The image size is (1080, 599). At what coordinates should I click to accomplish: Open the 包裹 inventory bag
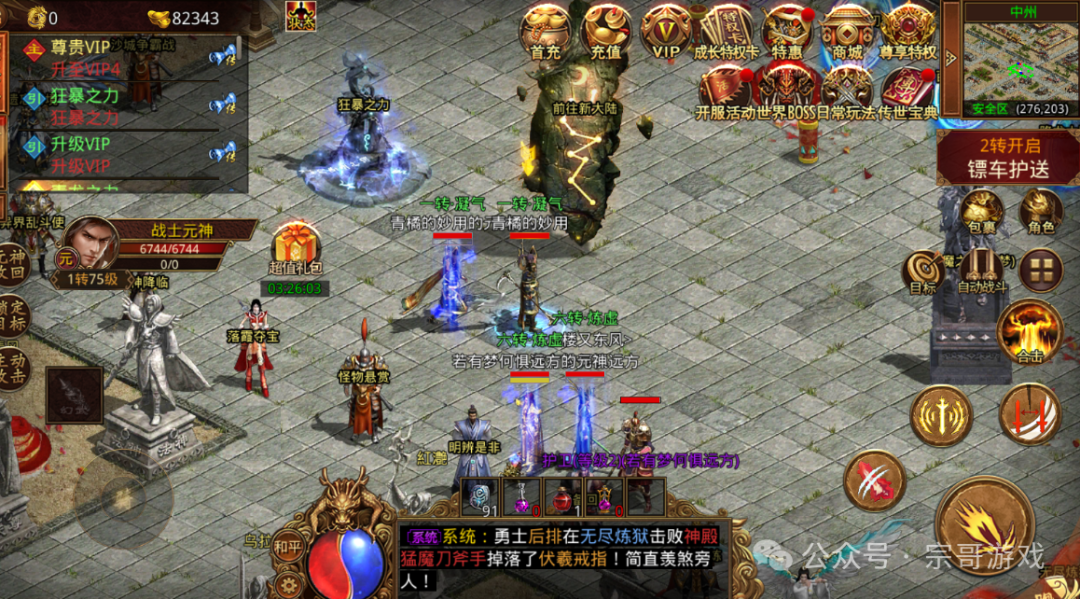click(982, 212)
